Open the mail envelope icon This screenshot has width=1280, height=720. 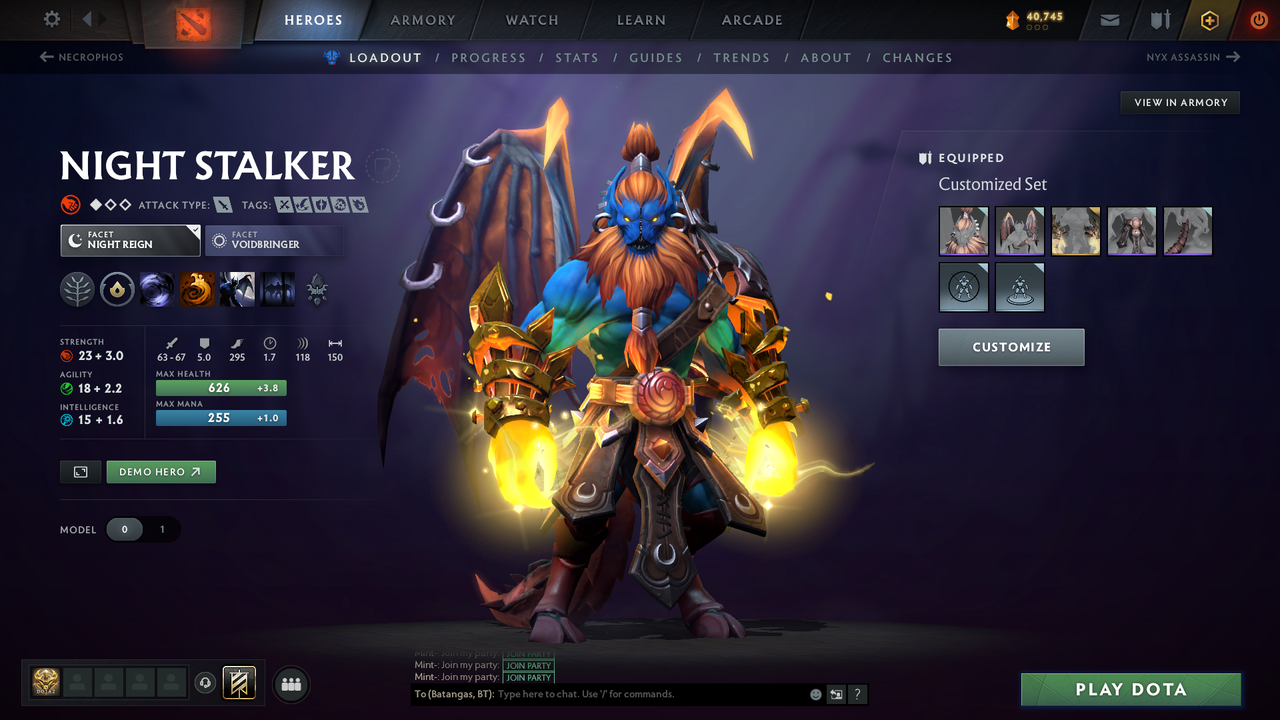(1108, 19)
